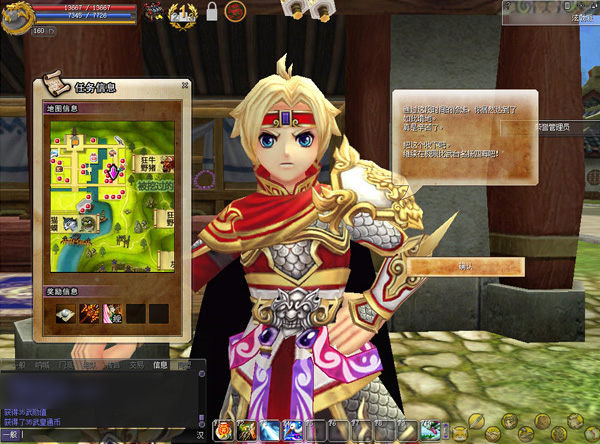The height and width of the screenshot is (444, 600).
Task: Activate the red fire orb skill
Action: pos(223,432)
